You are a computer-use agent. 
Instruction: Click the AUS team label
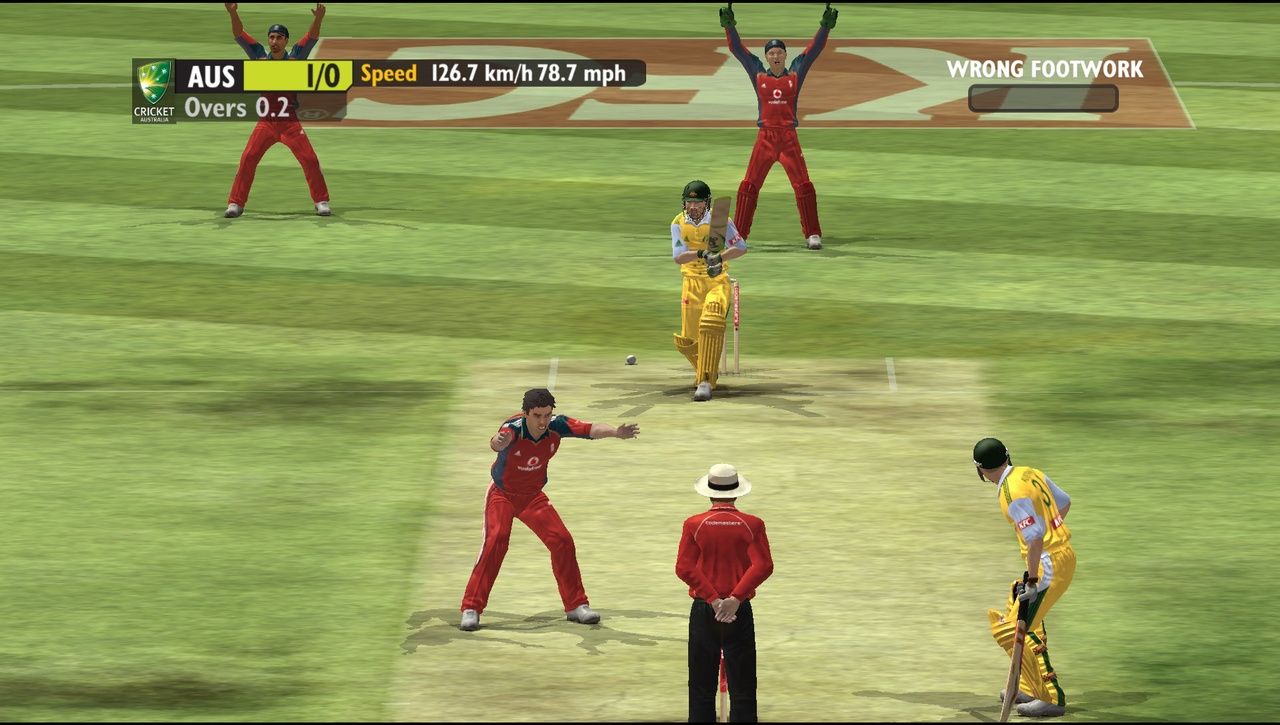click(210, 76)
